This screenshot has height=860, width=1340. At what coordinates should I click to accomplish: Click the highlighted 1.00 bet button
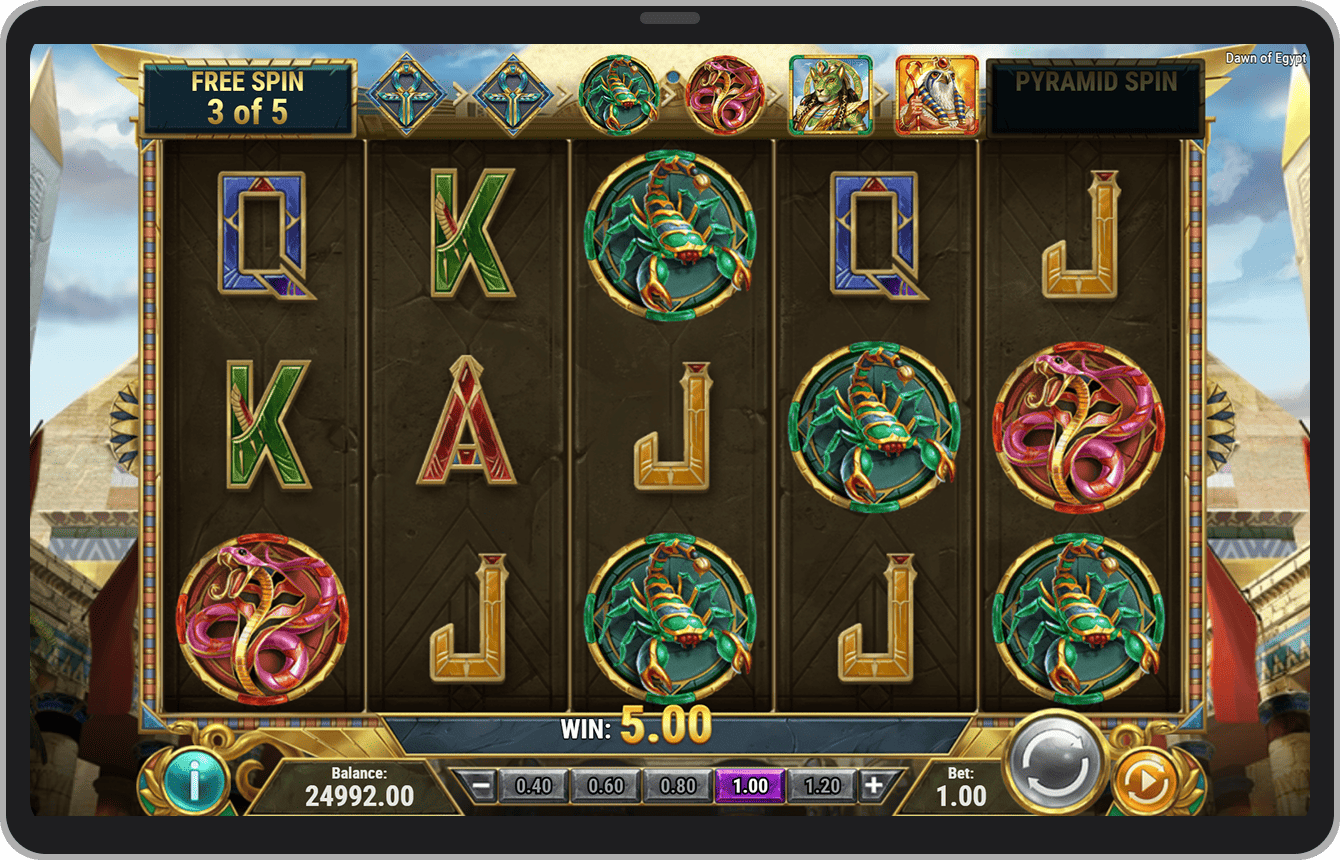750,786
